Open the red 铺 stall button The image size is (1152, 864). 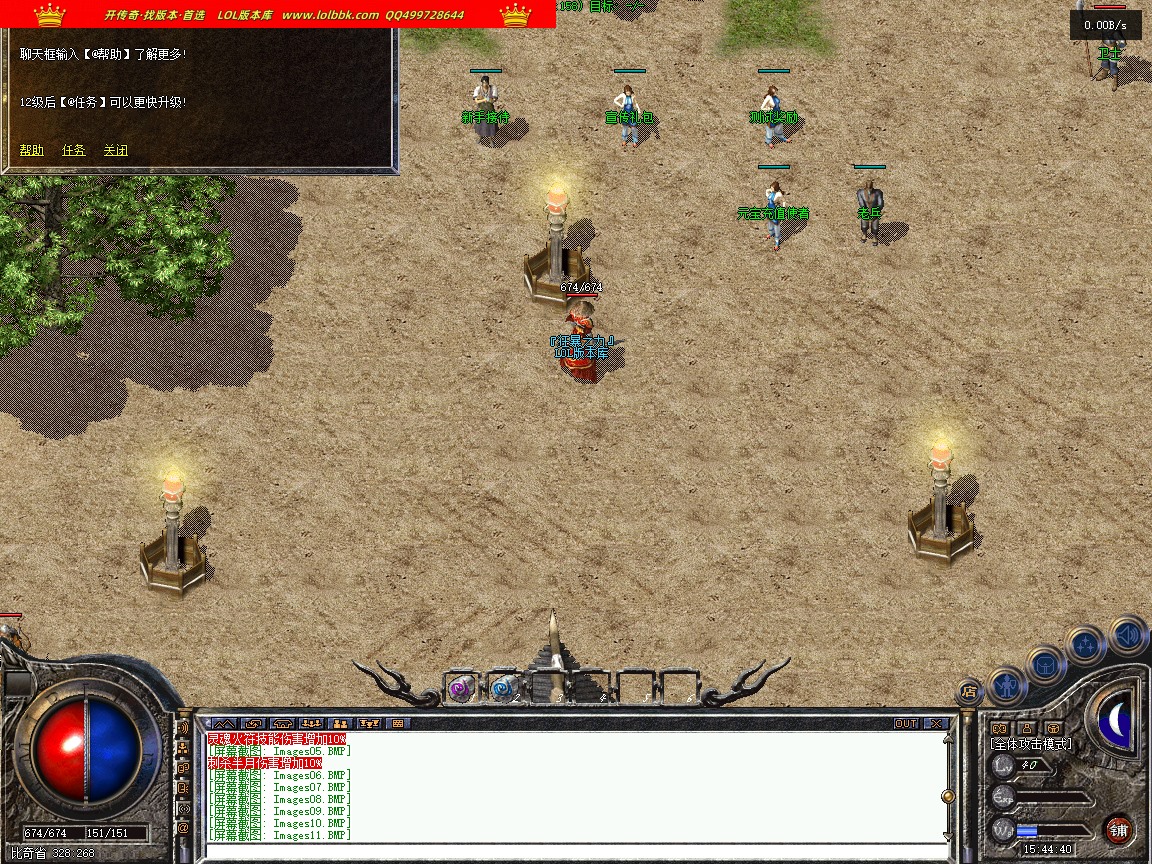(x=1118, y=829)
